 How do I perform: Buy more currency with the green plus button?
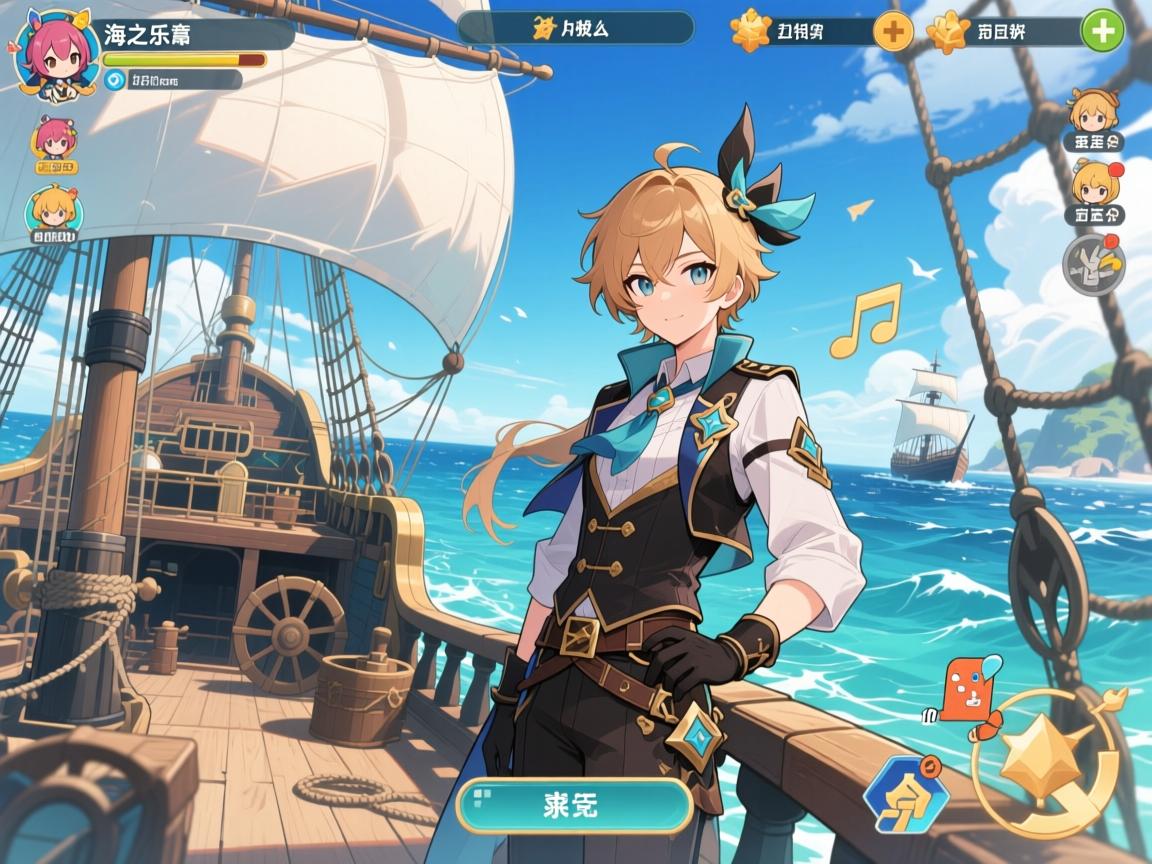pos(1102,31)
